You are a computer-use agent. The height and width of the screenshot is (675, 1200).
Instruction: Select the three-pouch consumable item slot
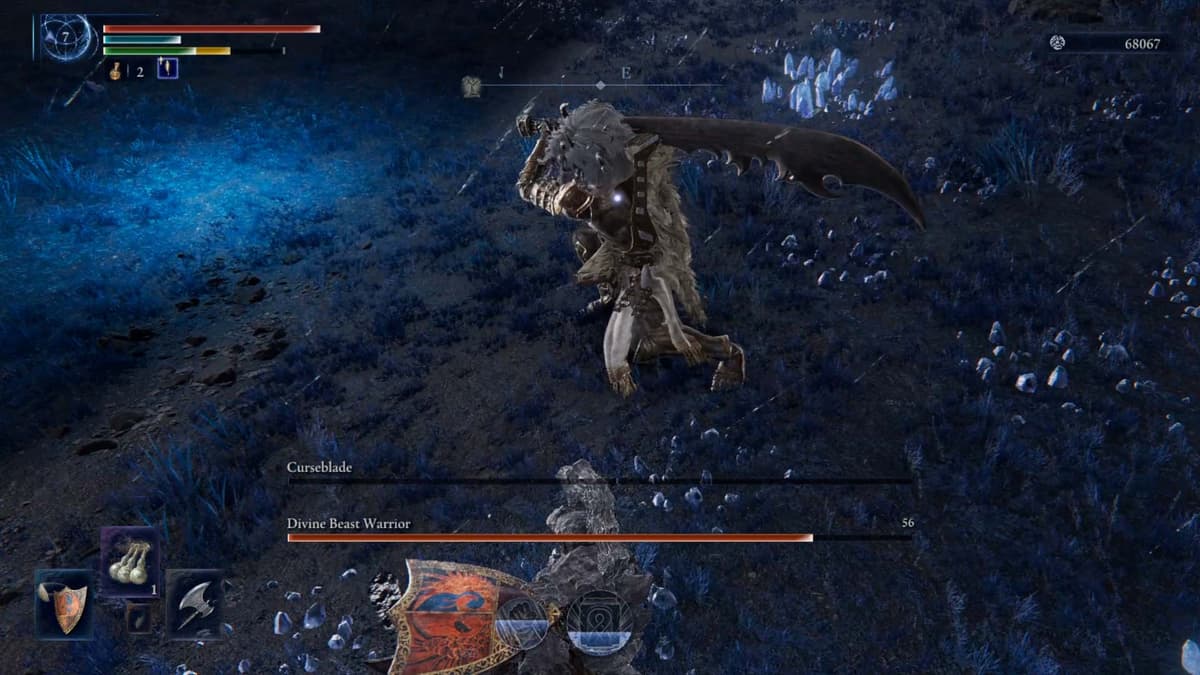[x=129, y=562]
